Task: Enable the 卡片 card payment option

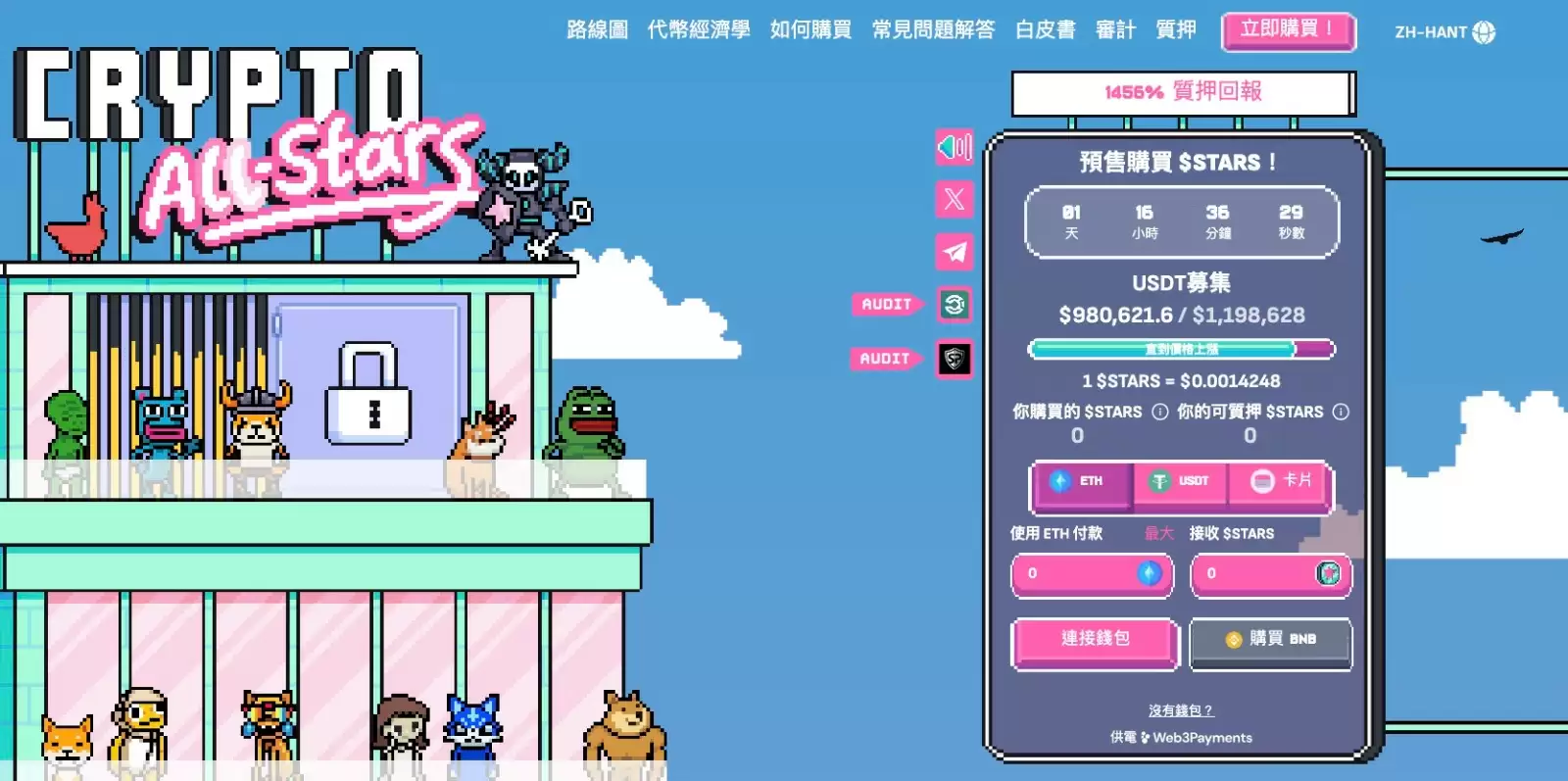Action: coord(1279,480)
